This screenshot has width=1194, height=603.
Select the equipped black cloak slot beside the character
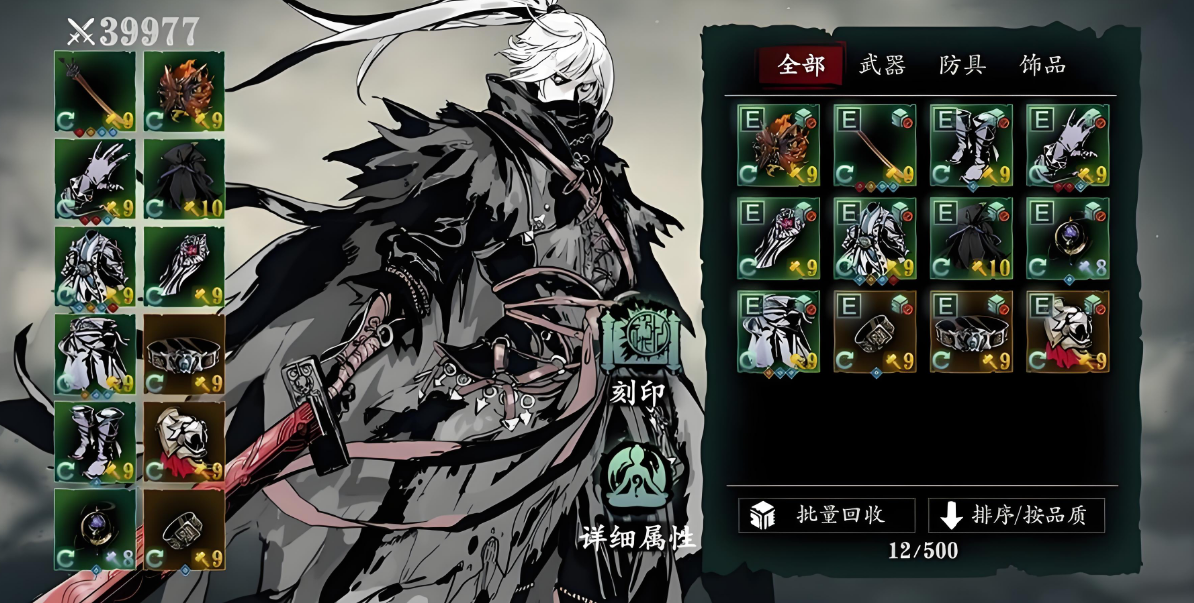point(184,179)
